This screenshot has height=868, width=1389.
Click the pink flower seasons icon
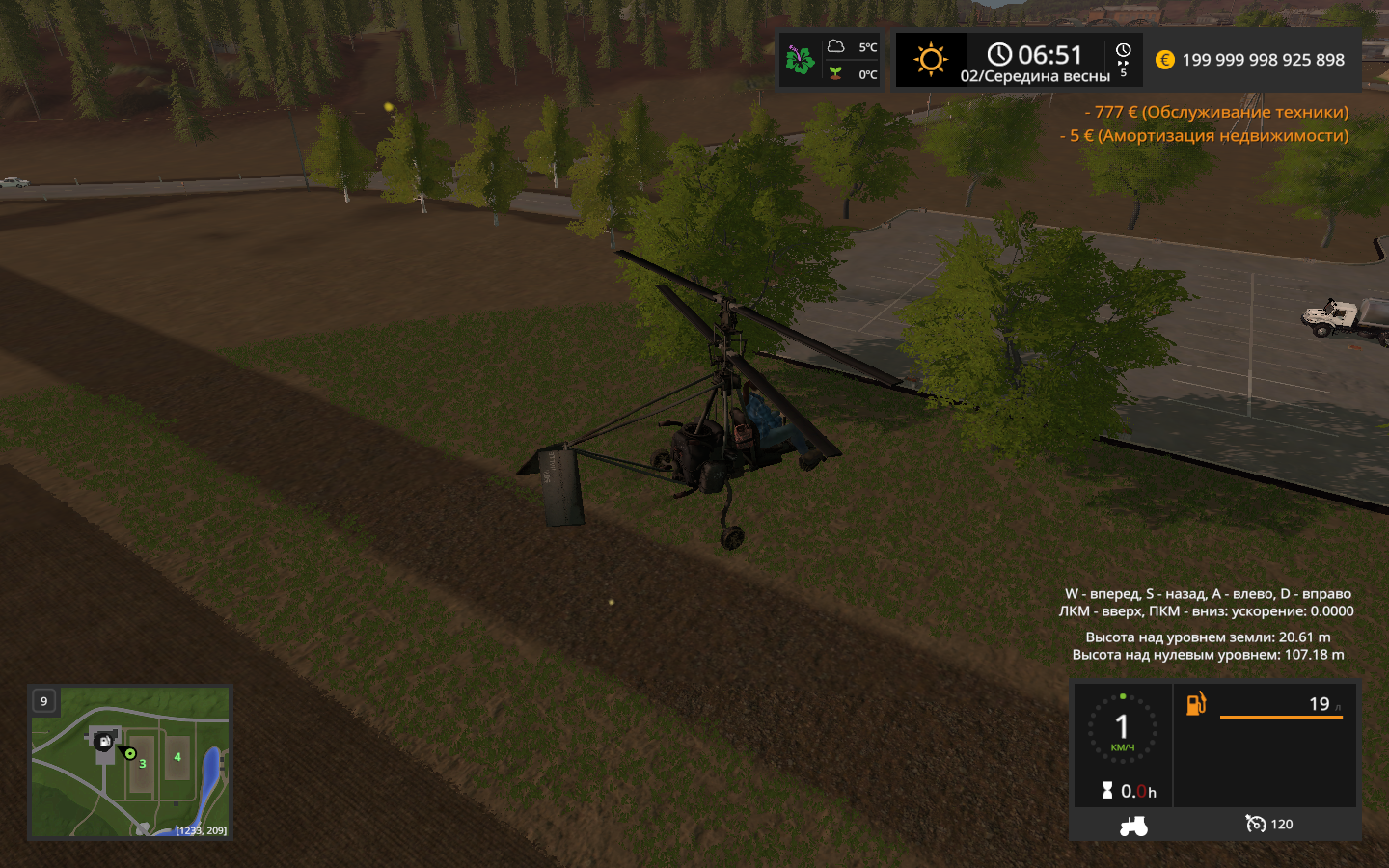[x=800, y=60]
